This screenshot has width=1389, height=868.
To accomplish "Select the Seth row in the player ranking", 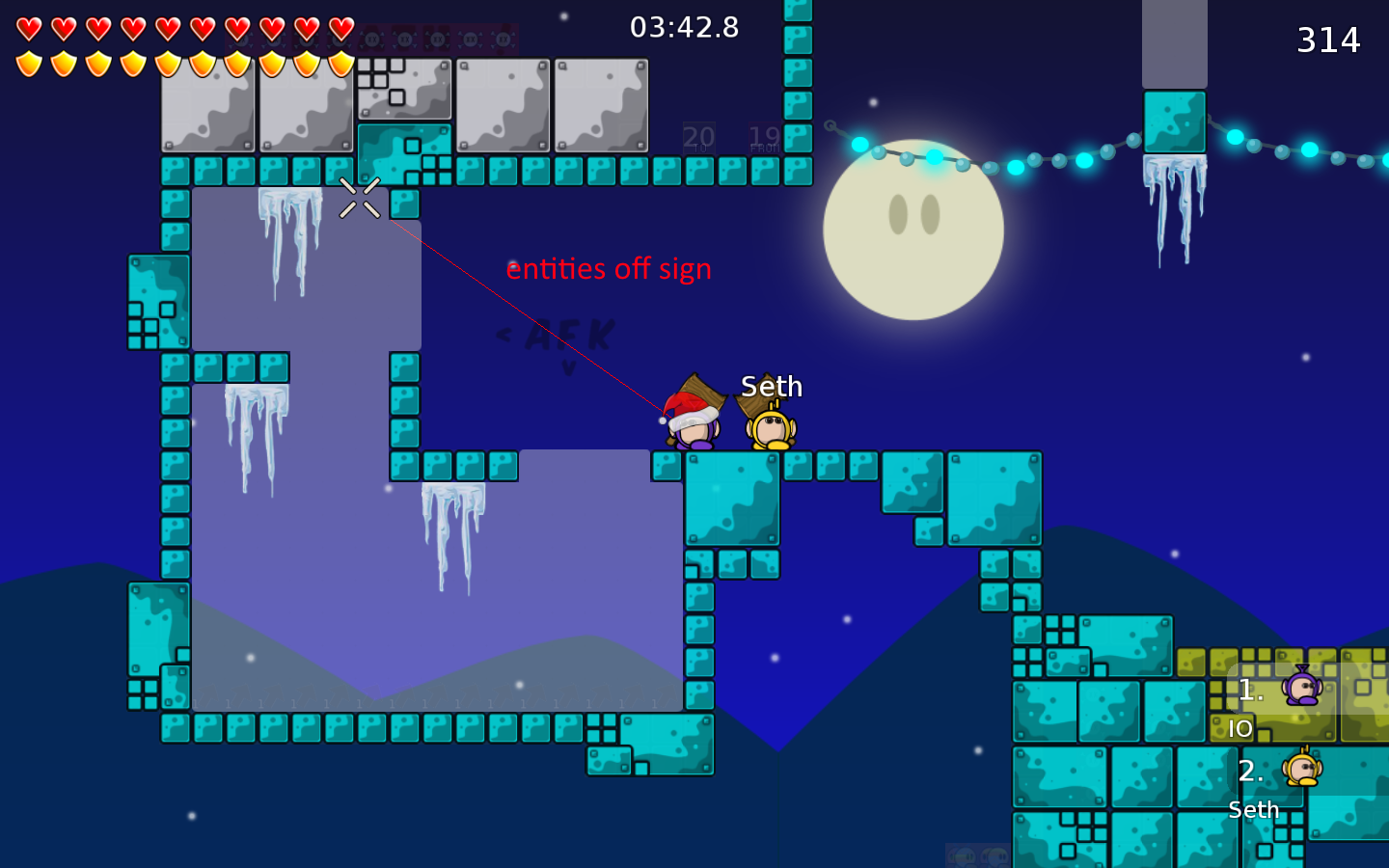I will click(1279, 784).
